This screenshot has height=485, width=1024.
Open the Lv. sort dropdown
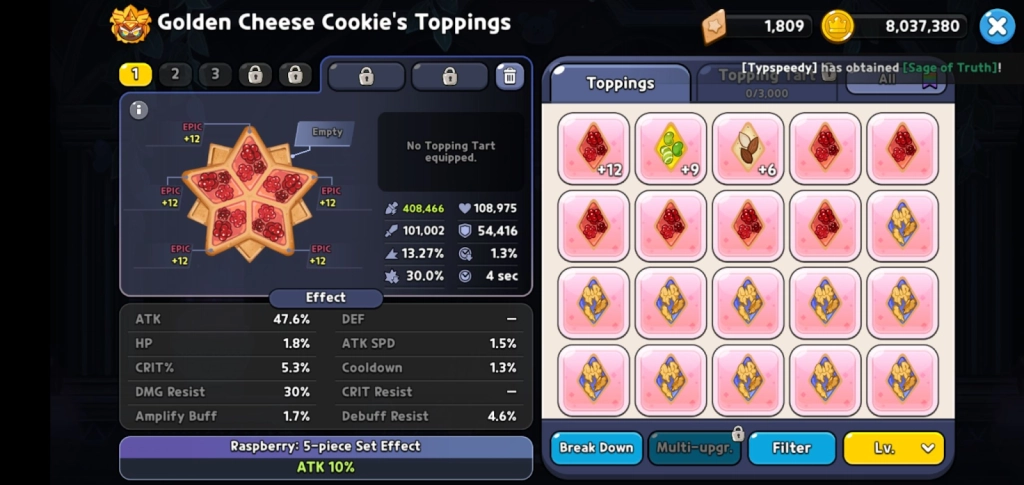tap(893, 448)
